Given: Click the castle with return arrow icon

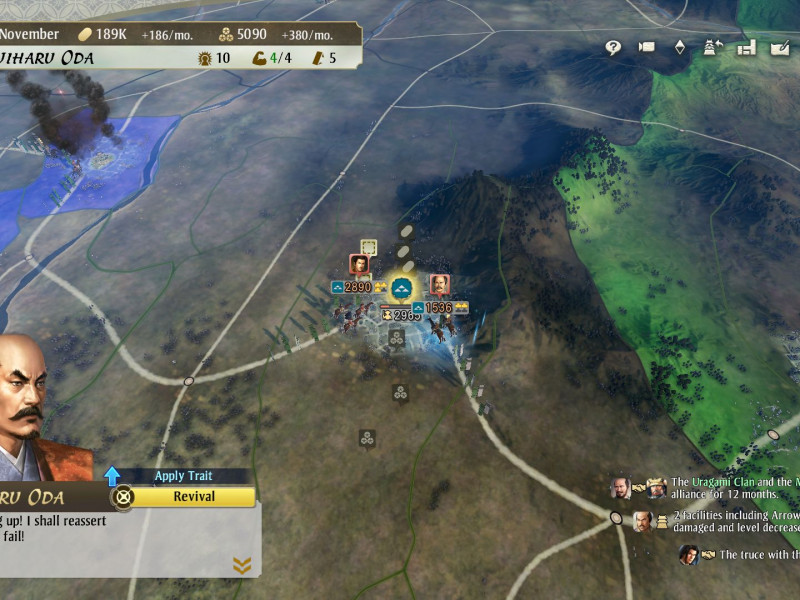Looking at the screenshot, I should click(x=714, y=47).
